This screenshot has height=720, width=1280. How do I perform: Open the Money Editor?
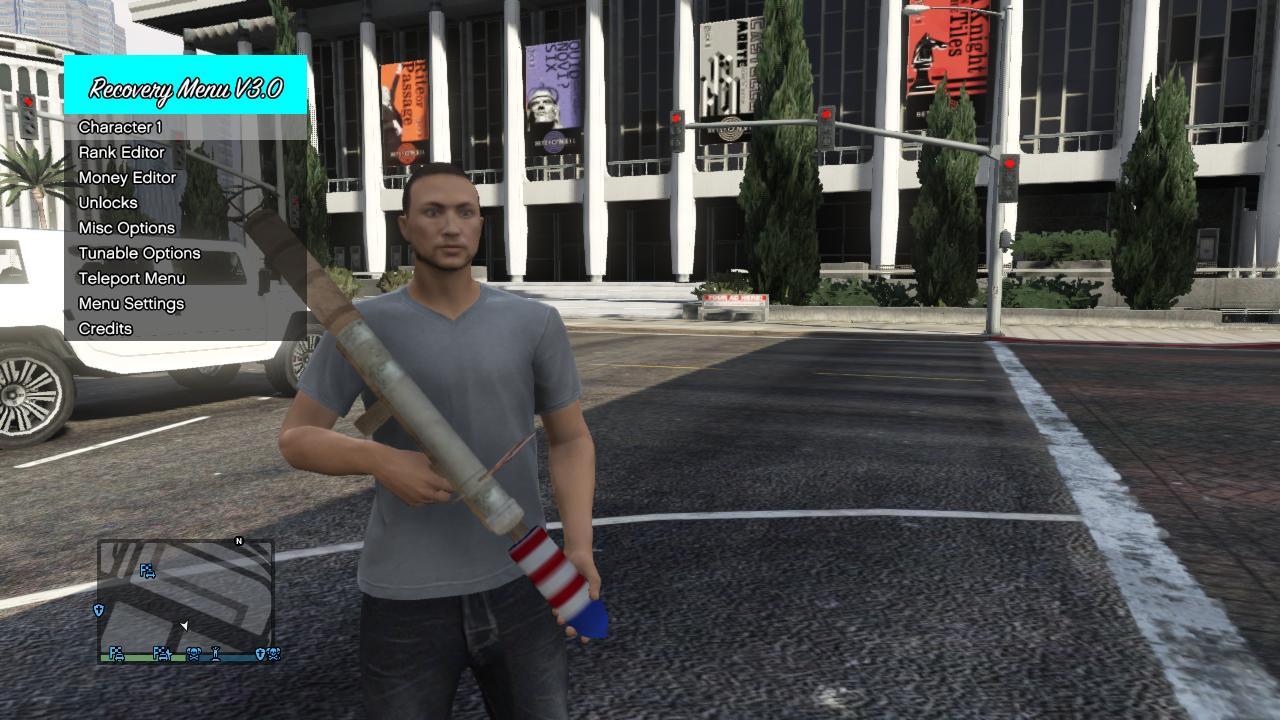pos(127,177)
